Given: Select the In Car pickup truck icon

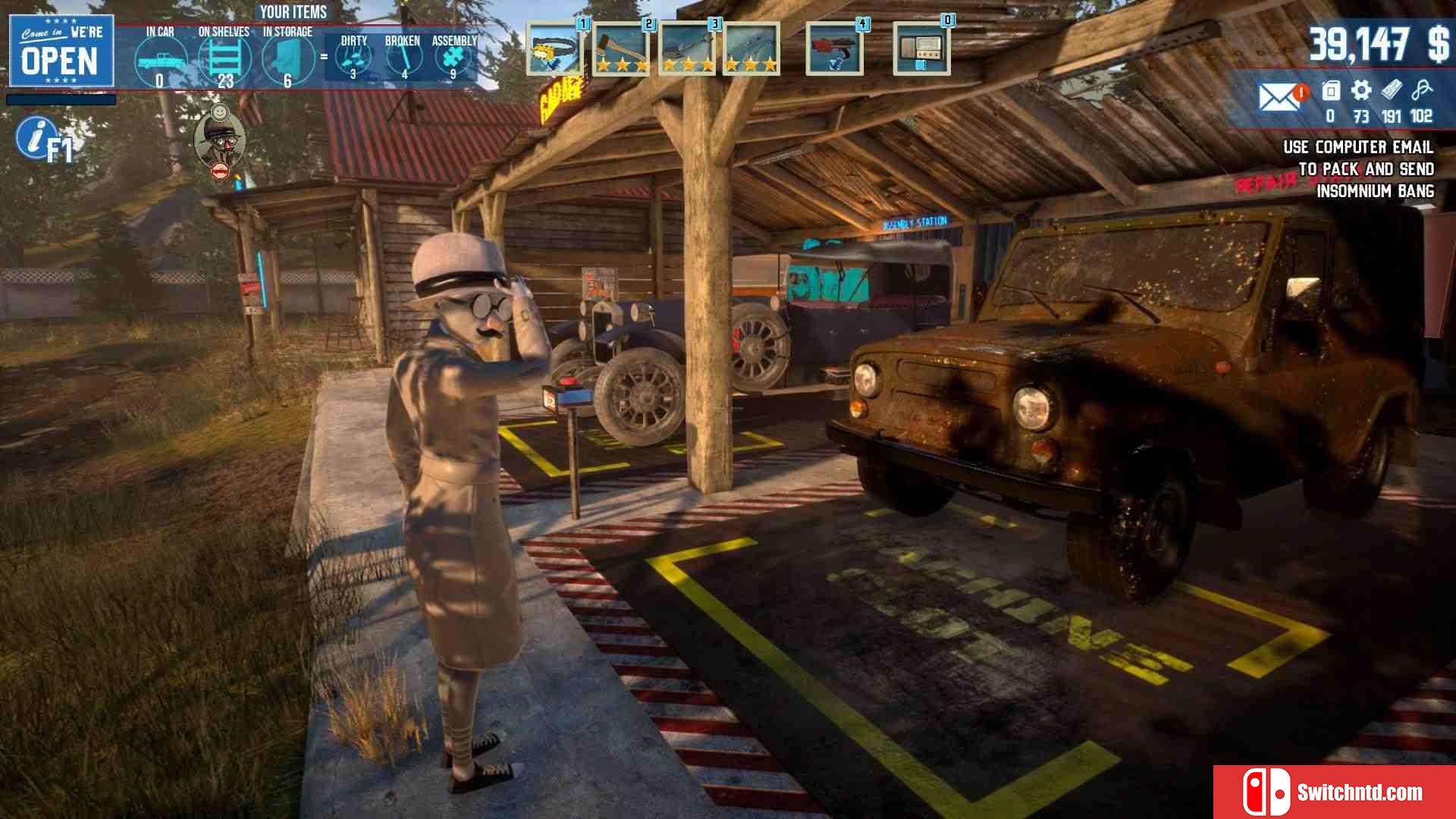Looking at the screenshot, I should 160,61.
